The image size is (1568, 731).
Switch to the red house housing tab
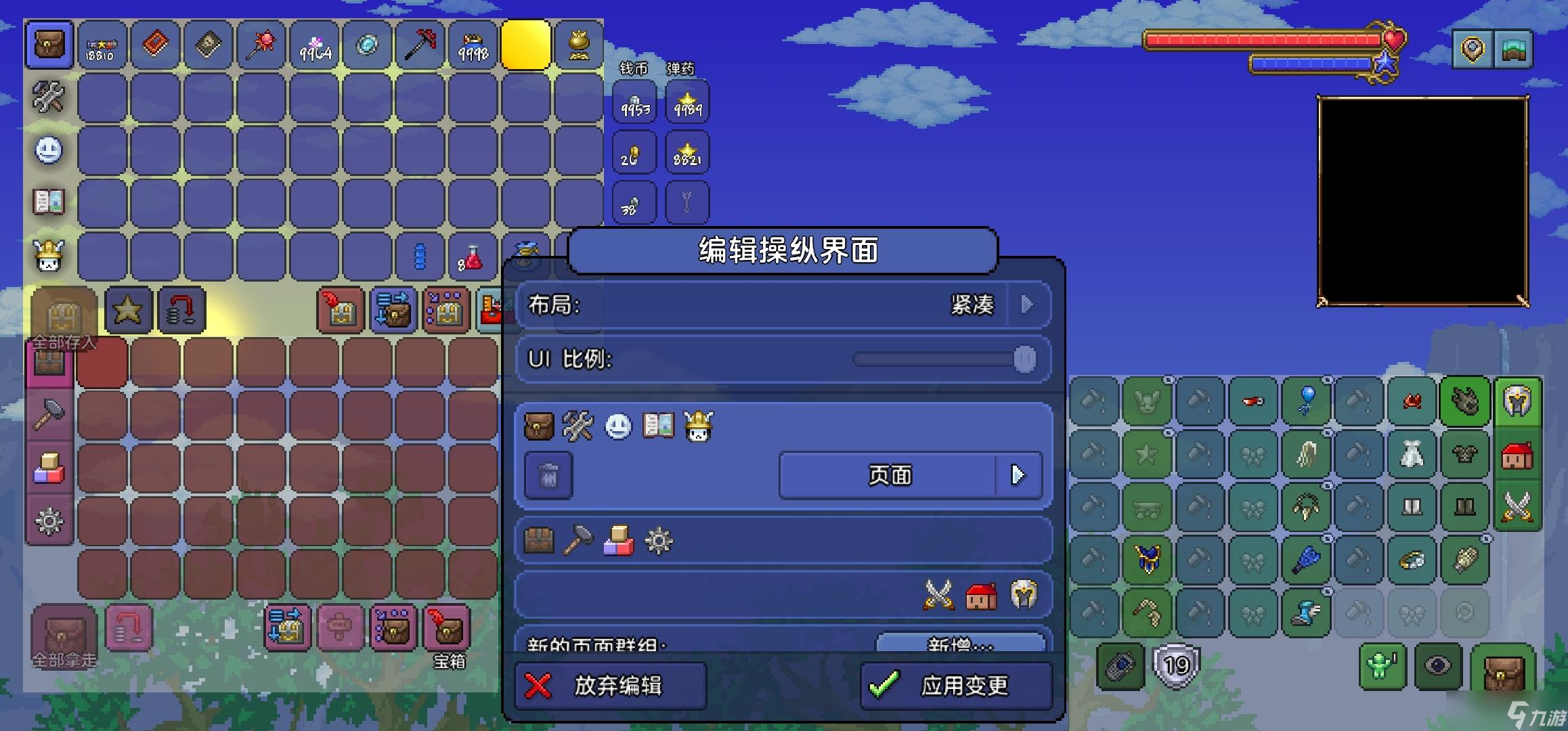click(x=1517, y=455)
